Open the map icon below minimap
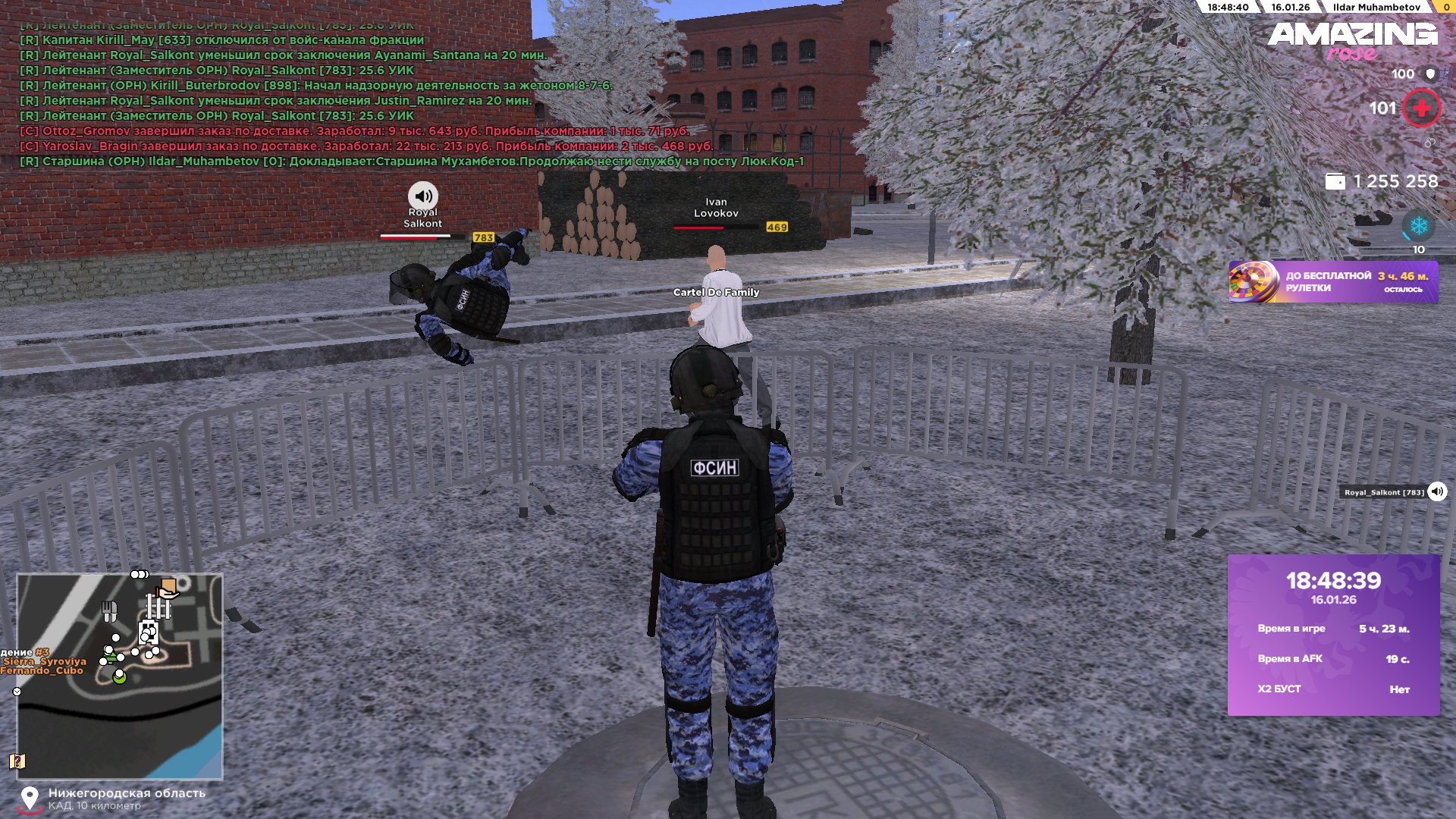This screenshot has height=819, width=1456. point(17,761)
